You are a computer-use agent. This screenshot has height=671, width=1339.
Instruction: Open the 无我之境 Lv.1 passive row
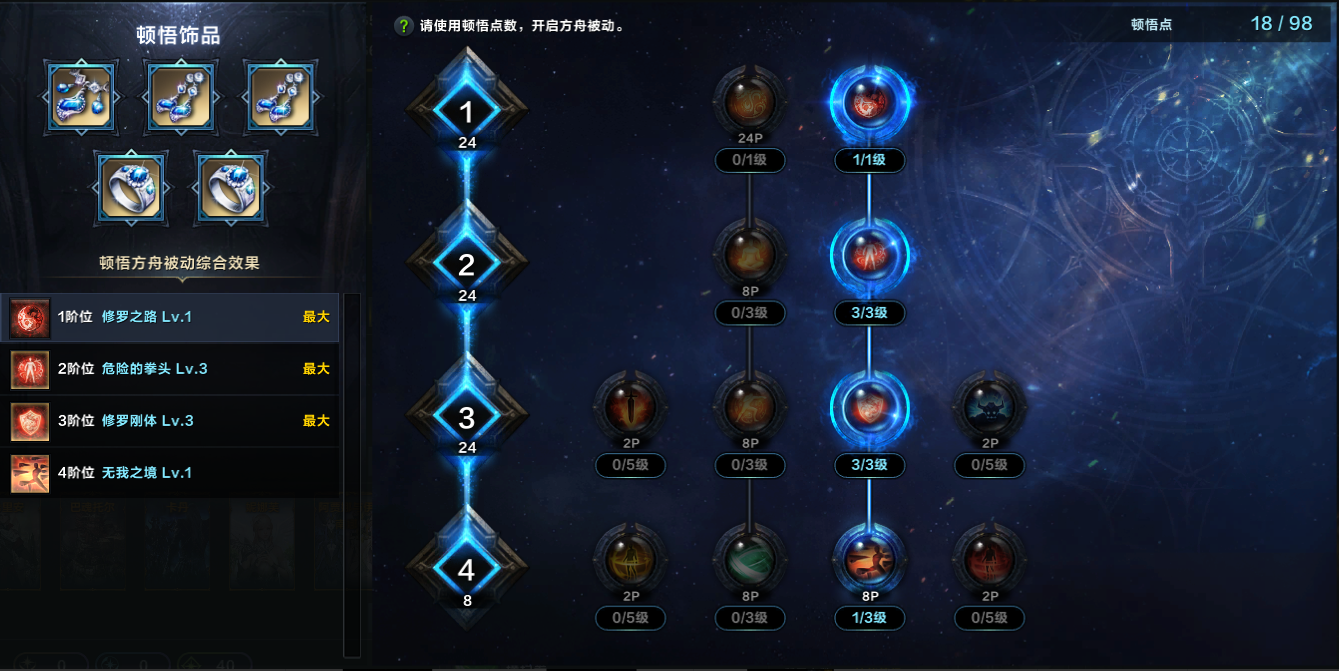(170, 473)
